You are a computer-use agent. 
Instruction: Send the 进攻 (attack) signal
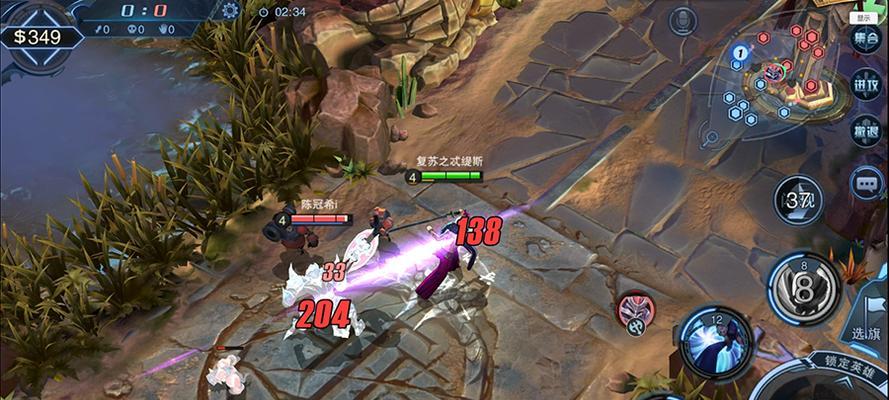point(866,85)
